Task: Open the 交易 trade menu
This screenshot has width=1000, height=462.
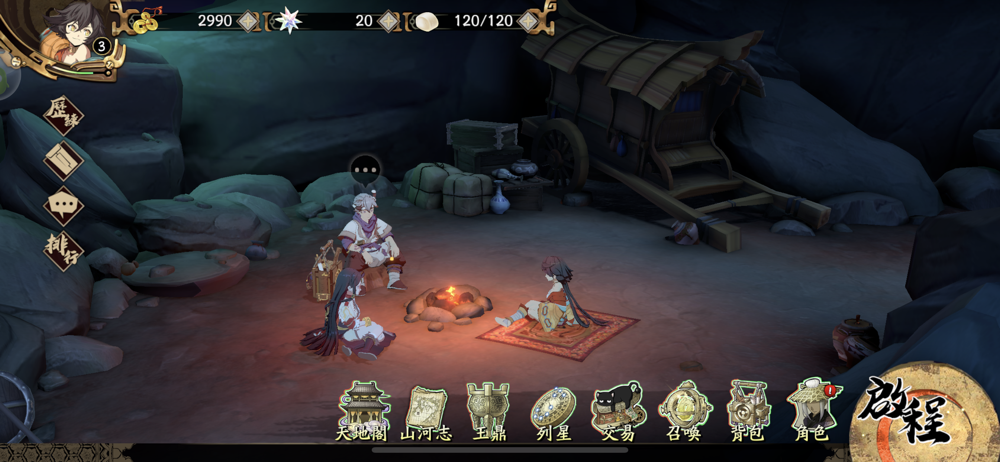Action: 619,410
